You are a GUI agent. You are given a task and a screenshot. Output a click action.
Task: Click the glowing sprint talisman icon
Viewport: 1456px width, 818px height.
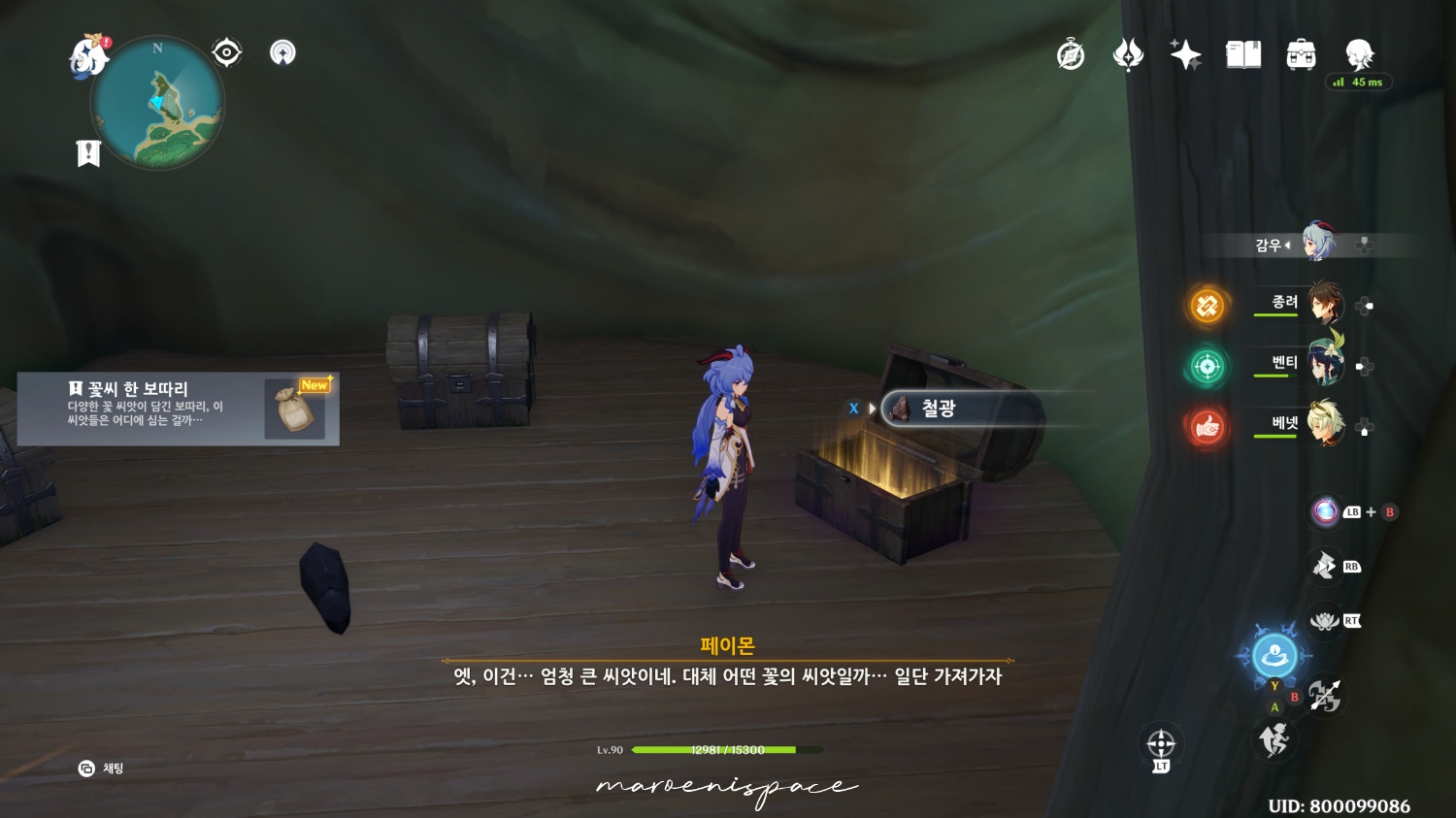coord(1275,657)
